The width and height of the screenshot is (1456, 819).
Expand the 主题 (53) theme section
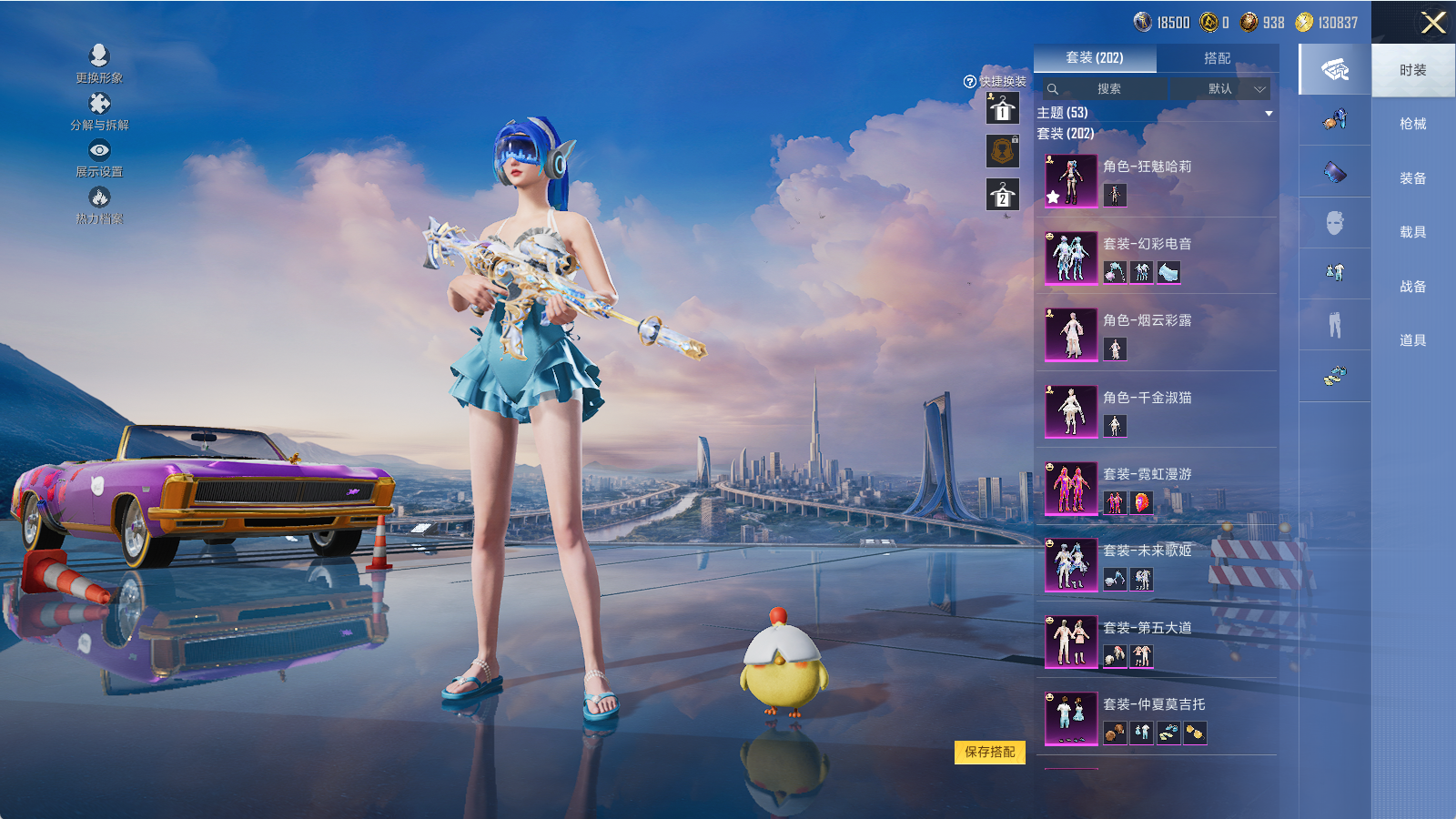tap(1269, 114)
